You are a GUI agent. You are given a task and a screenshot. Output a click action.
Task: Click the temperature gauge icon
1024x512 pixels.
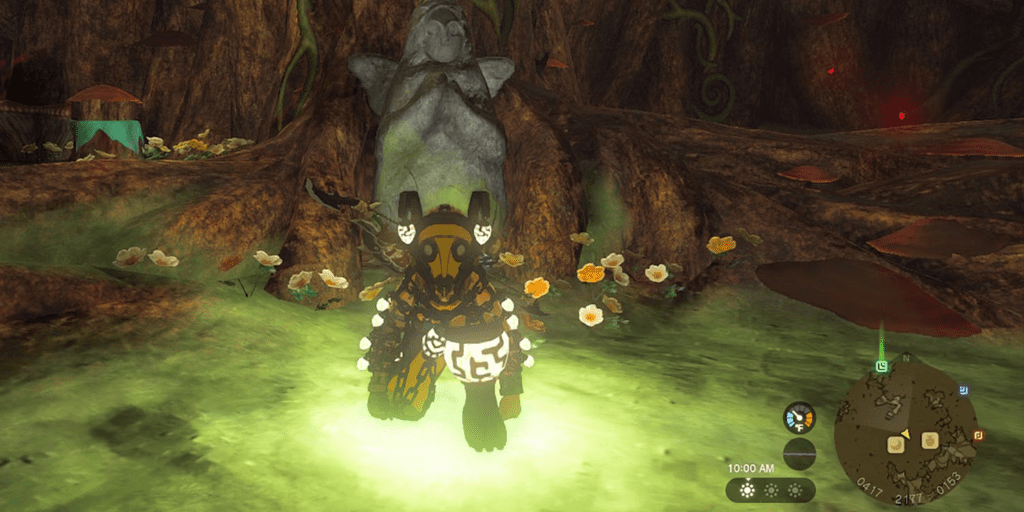799,418
